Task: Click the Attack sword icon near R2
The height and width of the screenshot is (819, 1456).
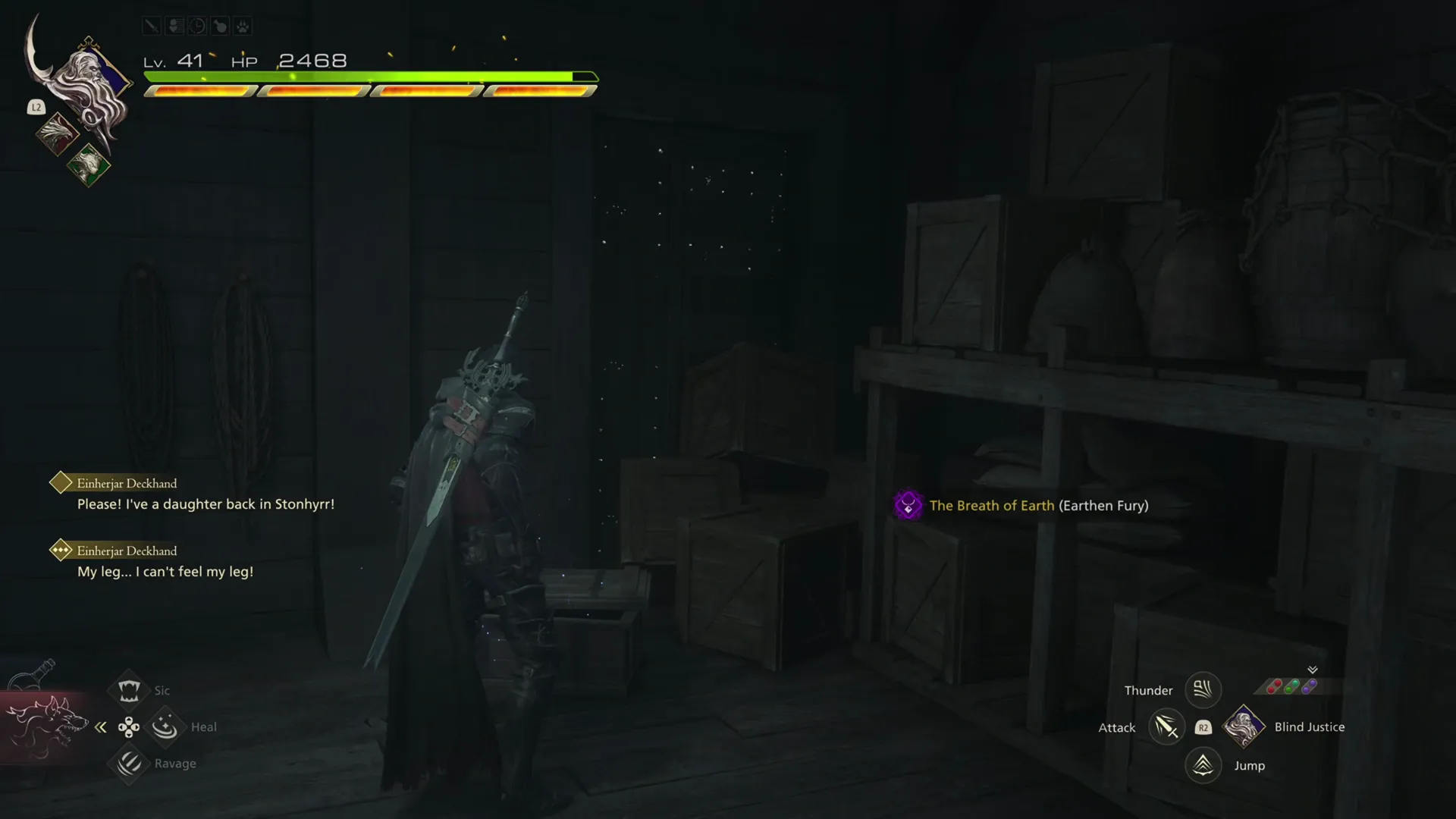Action: tap(1167, 726)
